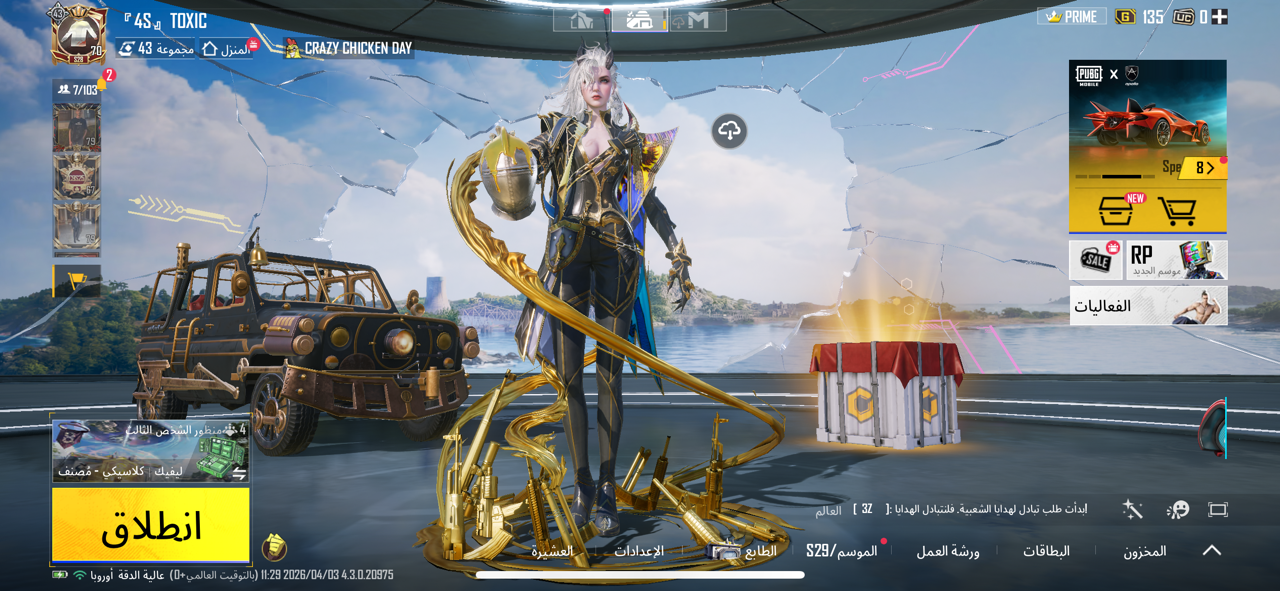Open the cards (البطاقات) menu

tap(1046, 551)
